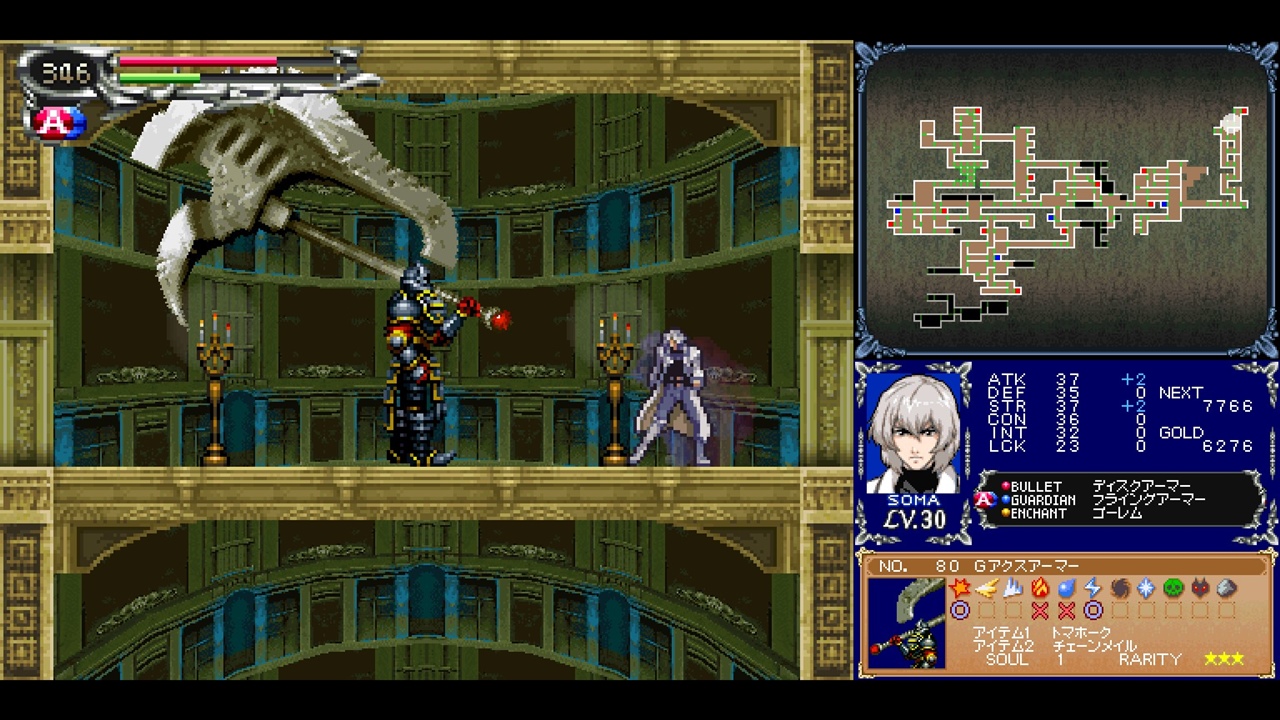This screenshot has height=720, width=1280.
Task: Click the green skull poison icon
Action: click(1173, 588)
